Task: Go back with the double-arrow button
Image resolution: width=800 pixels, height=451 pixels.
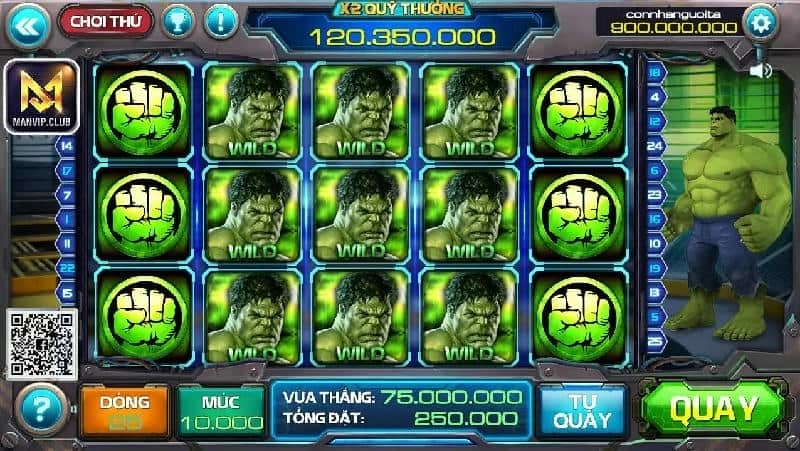Action: (27, 24)
